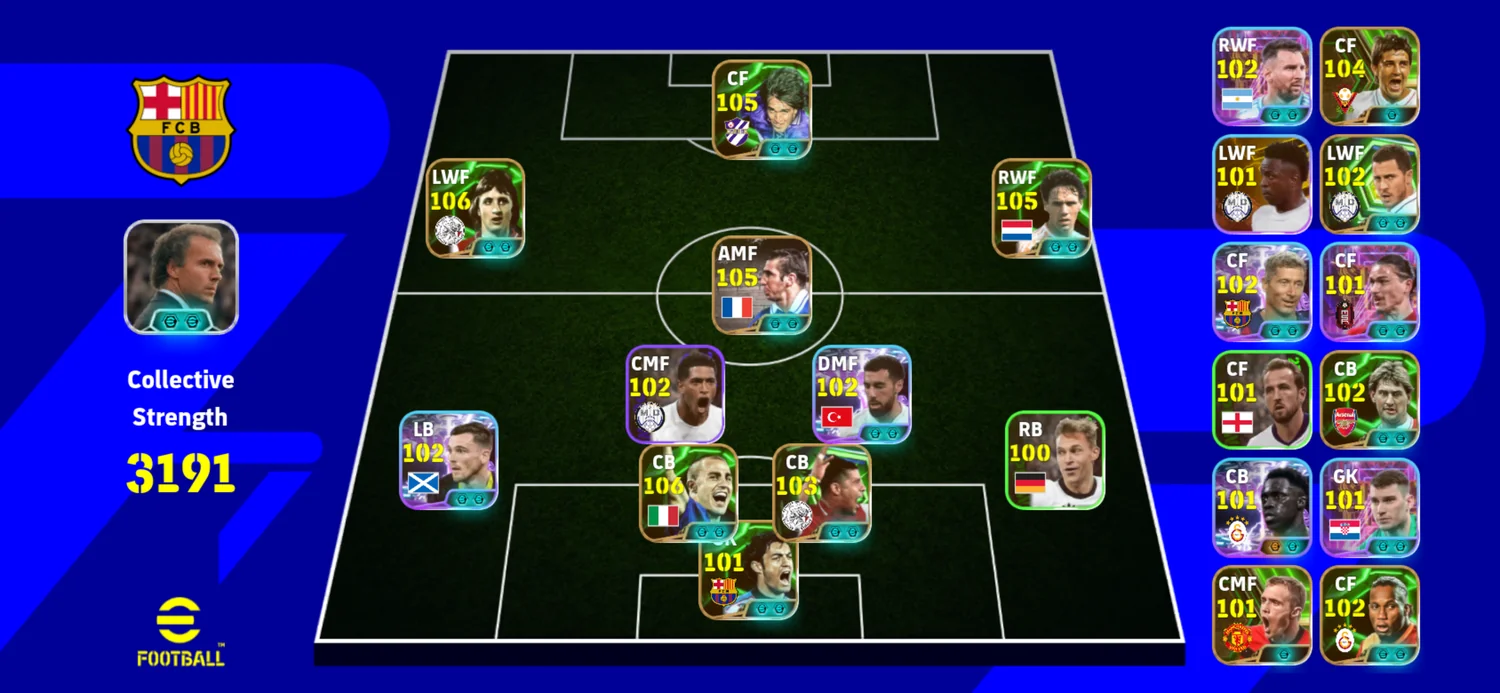Pick the CF 101 England substitute card
This screenshot has width=1500, height=693.
[1262, 399]
